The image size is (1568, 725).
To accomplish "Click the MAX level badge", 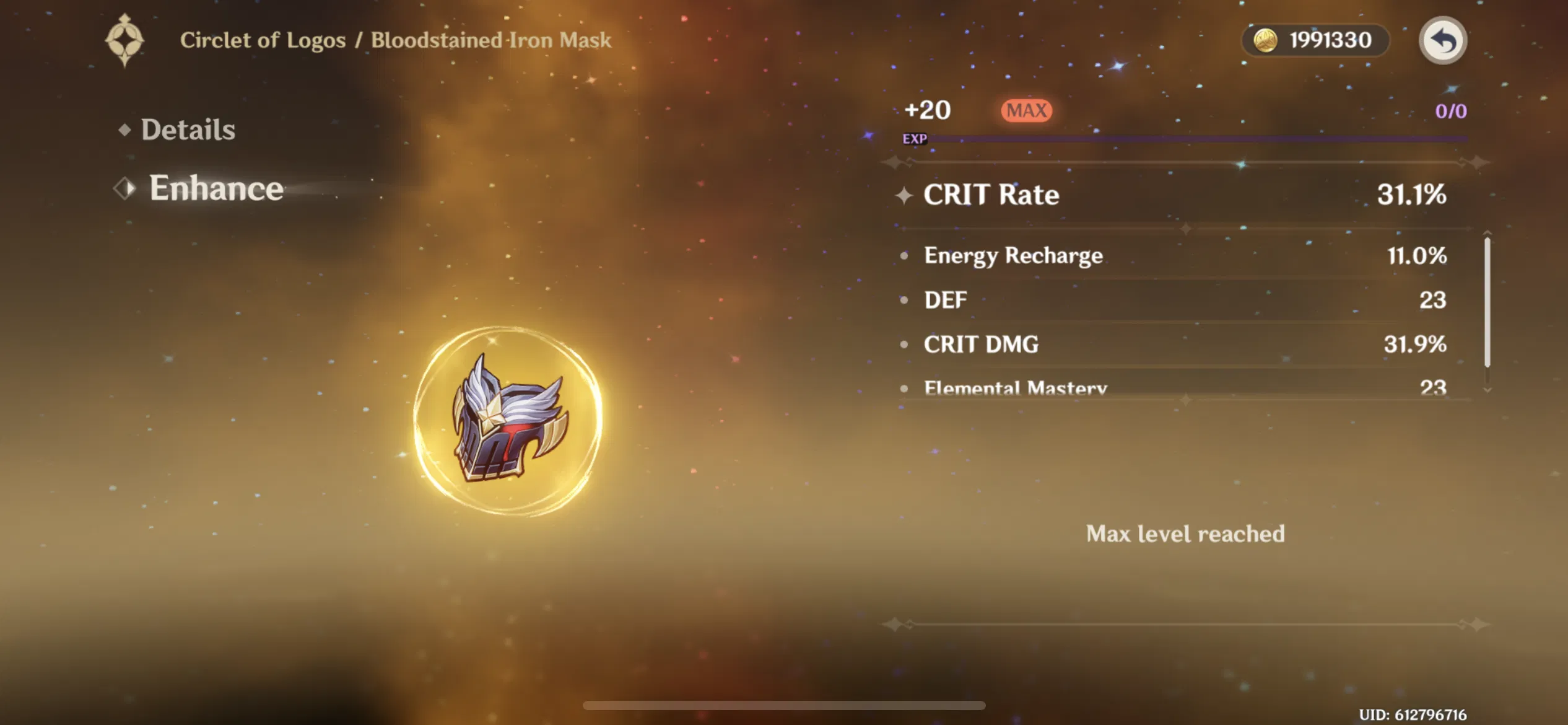I will (1025, 109).
